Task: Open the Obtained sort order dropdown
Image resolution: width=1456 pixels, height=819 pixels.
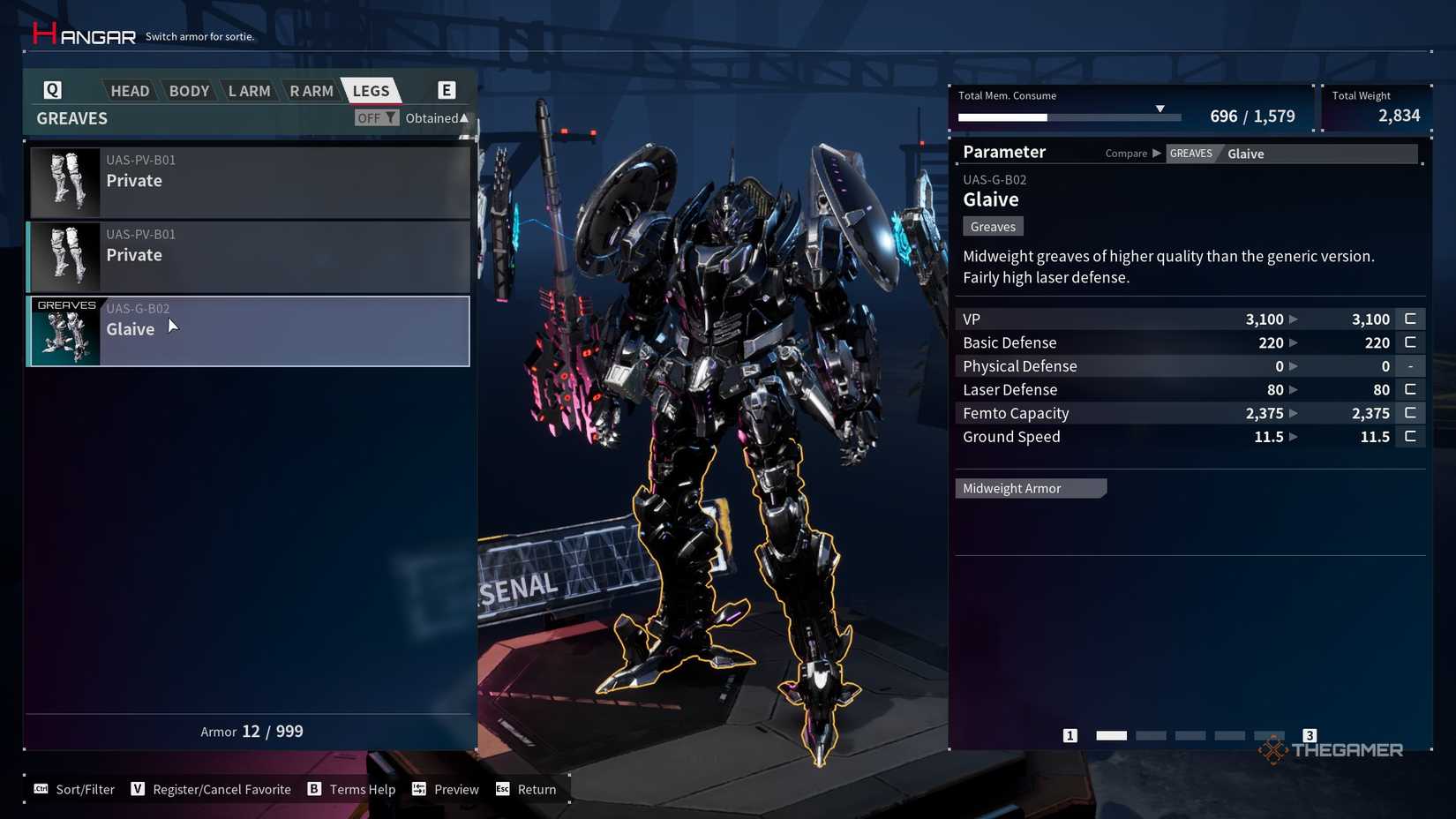Action: tap(436, 117)
